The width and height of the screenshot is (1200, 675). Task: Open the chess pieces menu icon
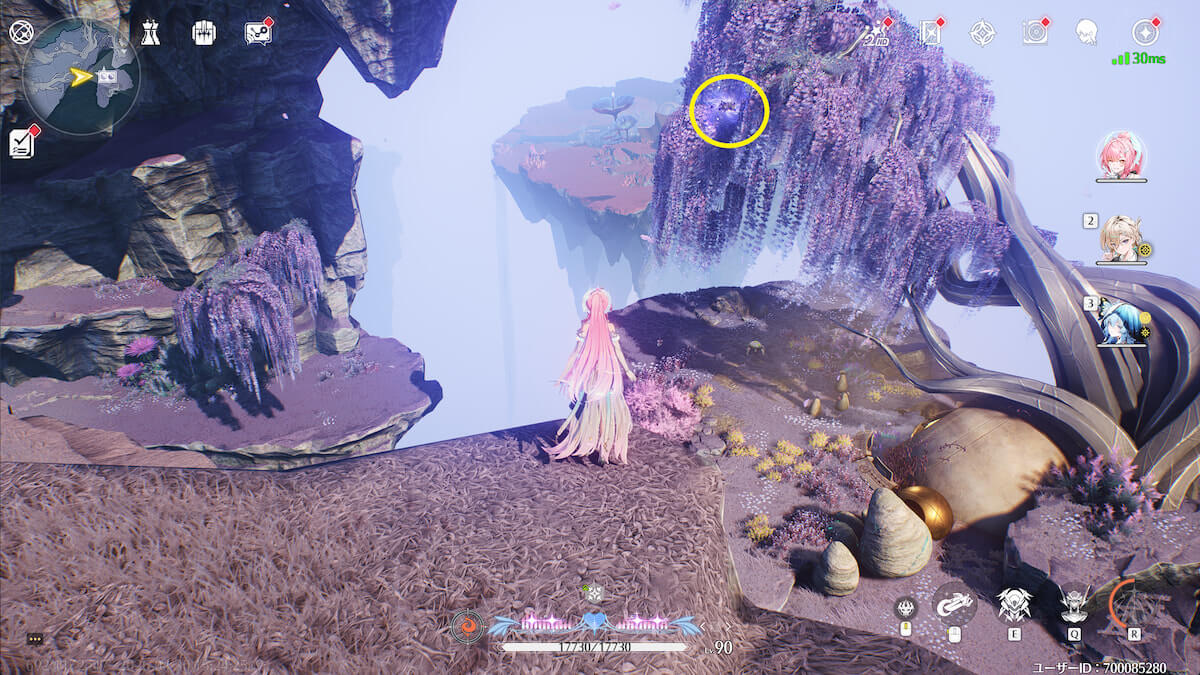[150, 33]
